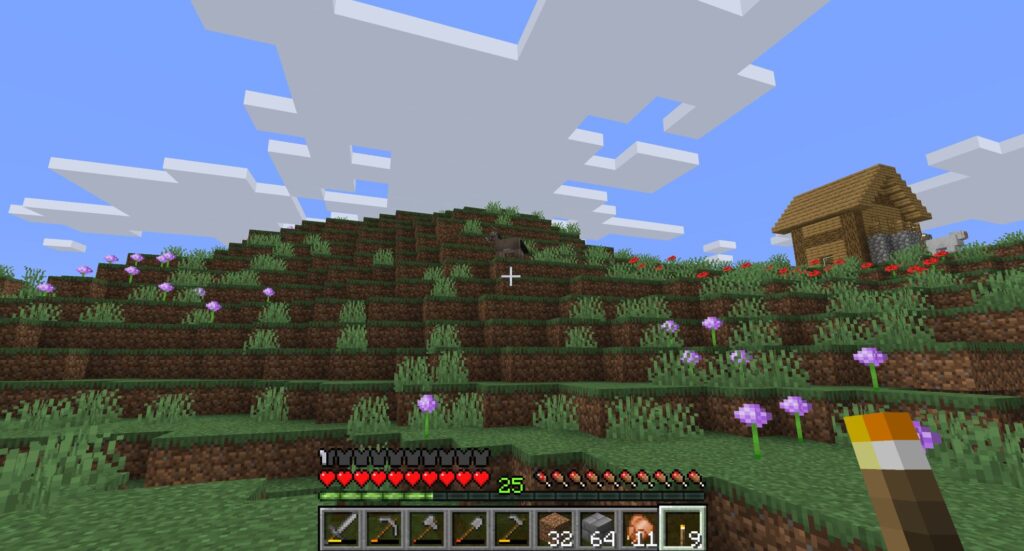The width and height of the screenshot is (1024, 551).
Task: Switch to the iron hoe slot
Action: (x=512, y=528)
